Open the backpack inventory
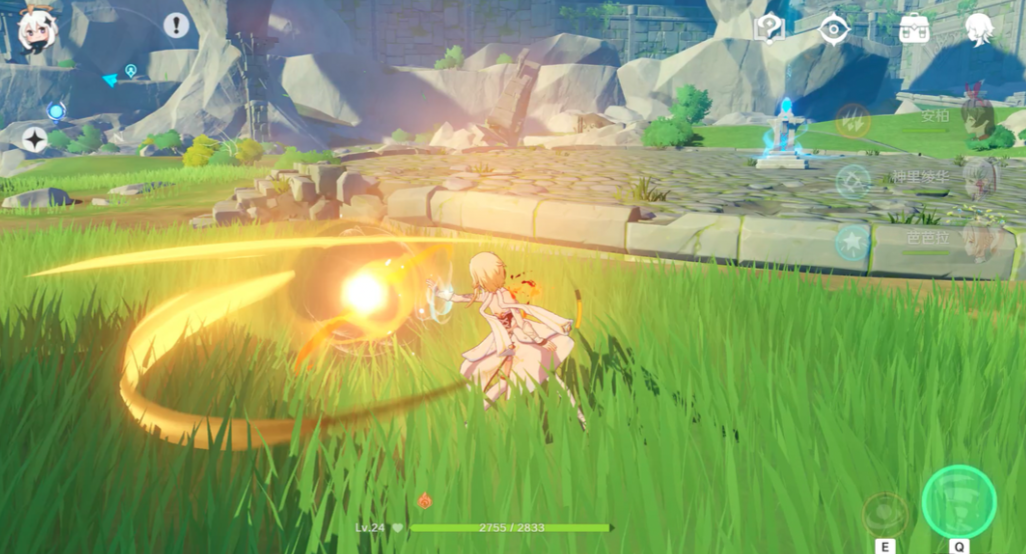 click(x=913, y=28)
